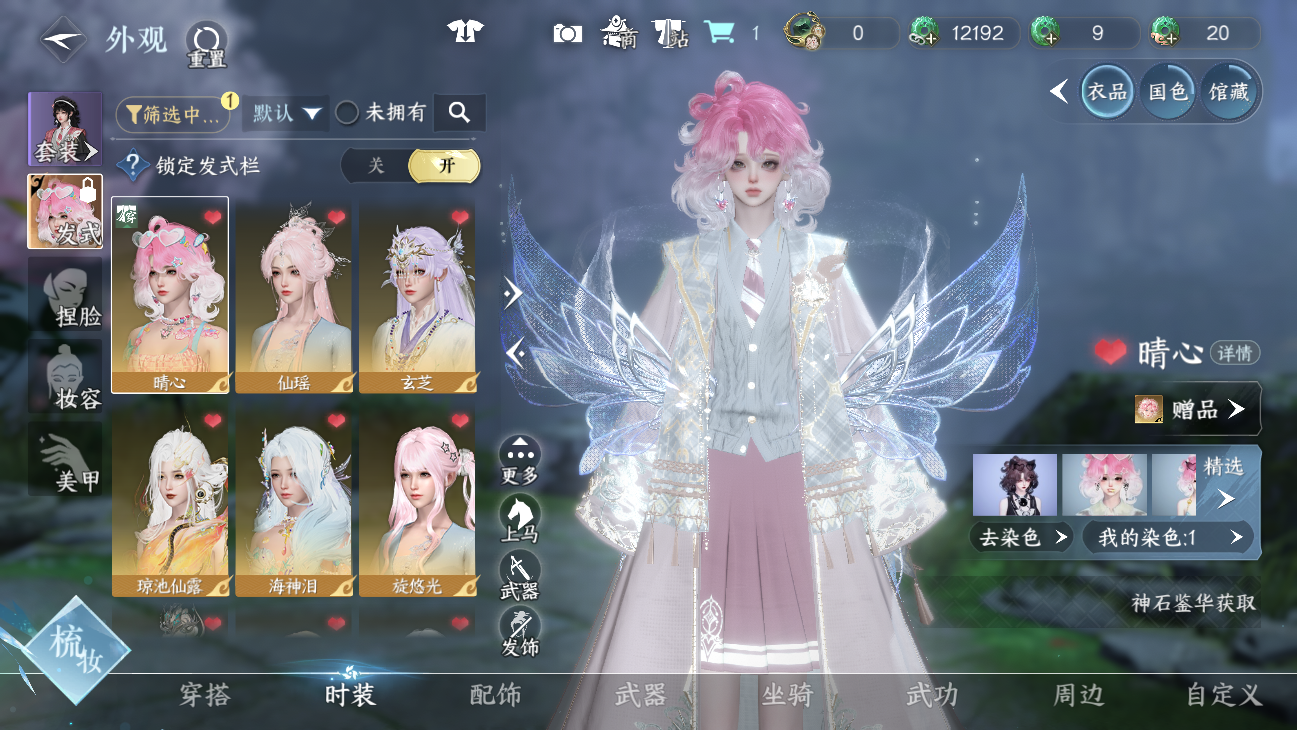Viewport: 1297px width, 730px height.
Task: Open the 套装 category on the sidebar
Action: (65, 129)
